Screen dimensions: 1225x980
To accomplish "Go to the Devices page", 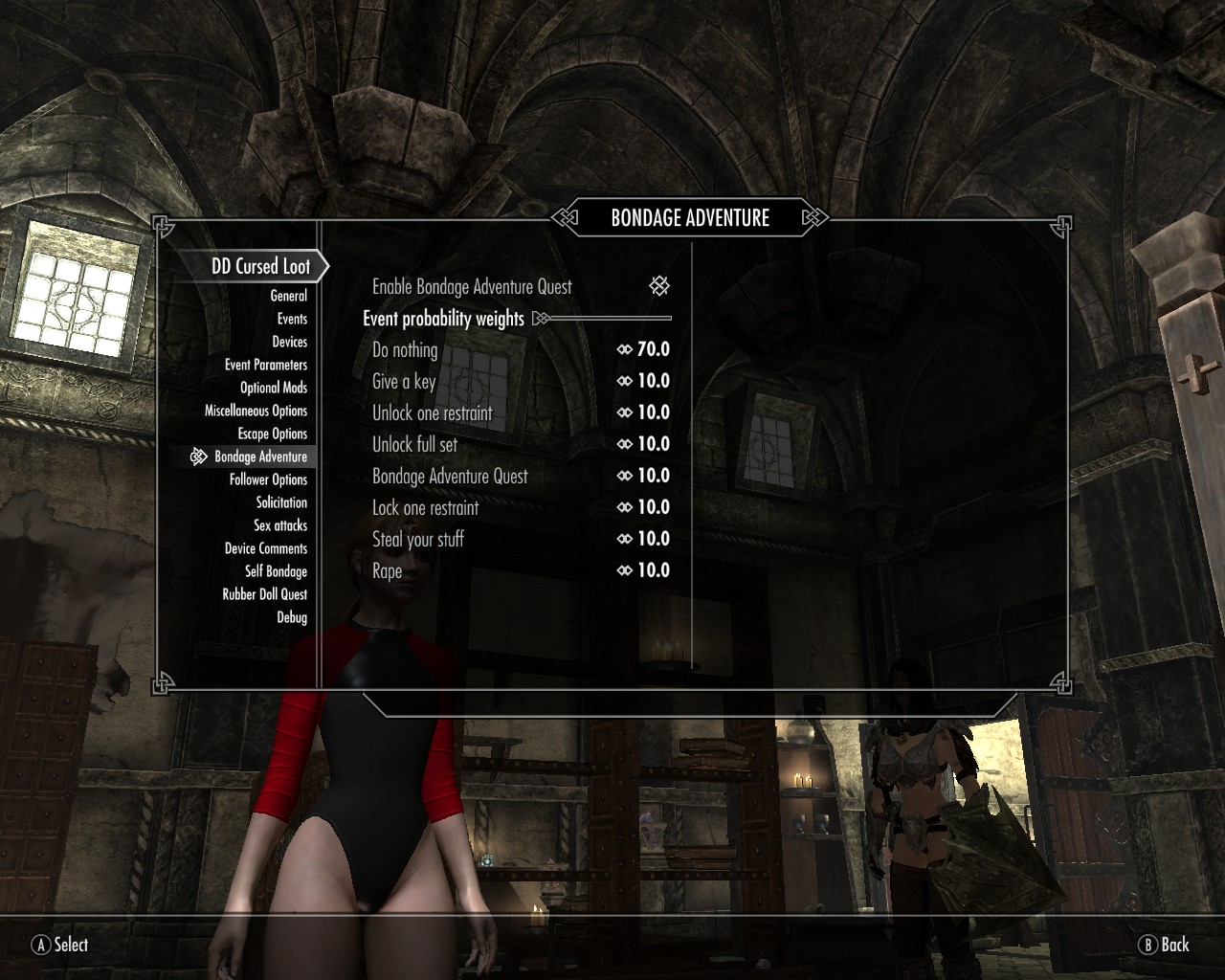I will click(x=289, y=342).
